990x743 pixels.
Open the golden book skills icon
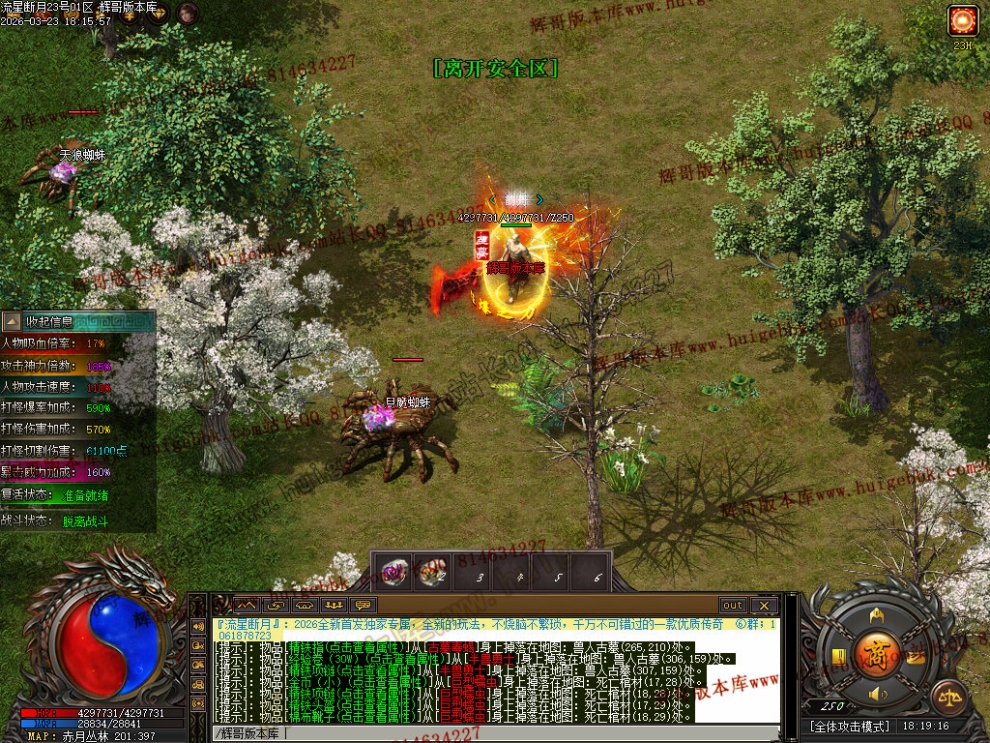838,656
